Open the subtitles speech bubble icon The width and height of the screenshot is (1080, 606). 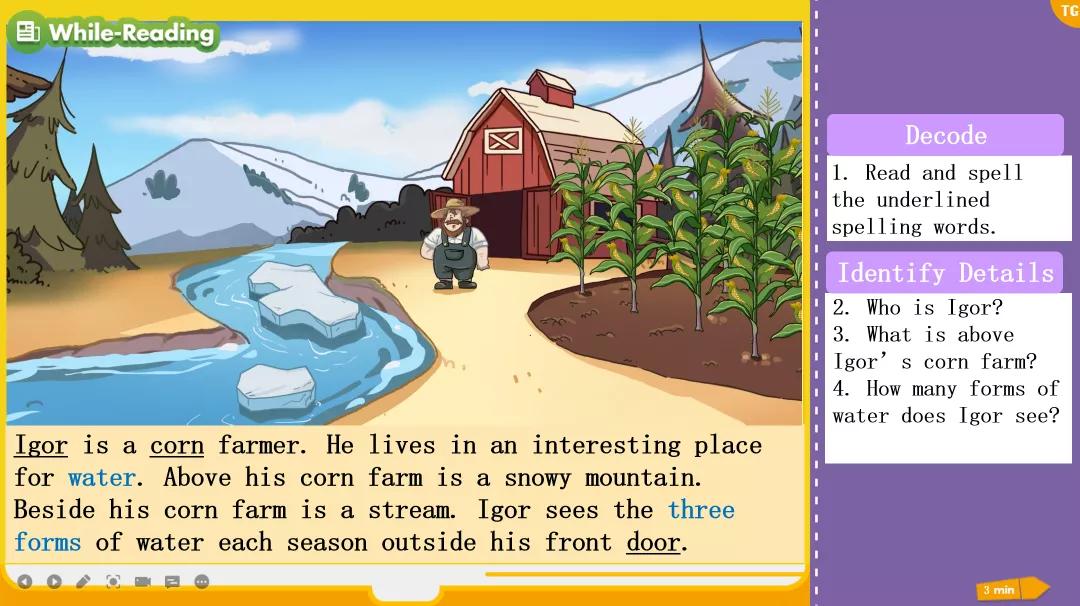172,581
